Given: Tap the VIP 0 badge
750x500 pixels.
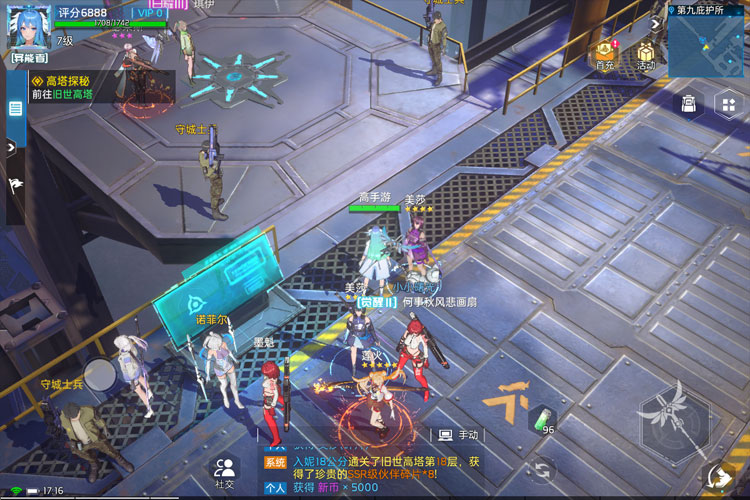Looking at the screenshot, I should [149, 13].
